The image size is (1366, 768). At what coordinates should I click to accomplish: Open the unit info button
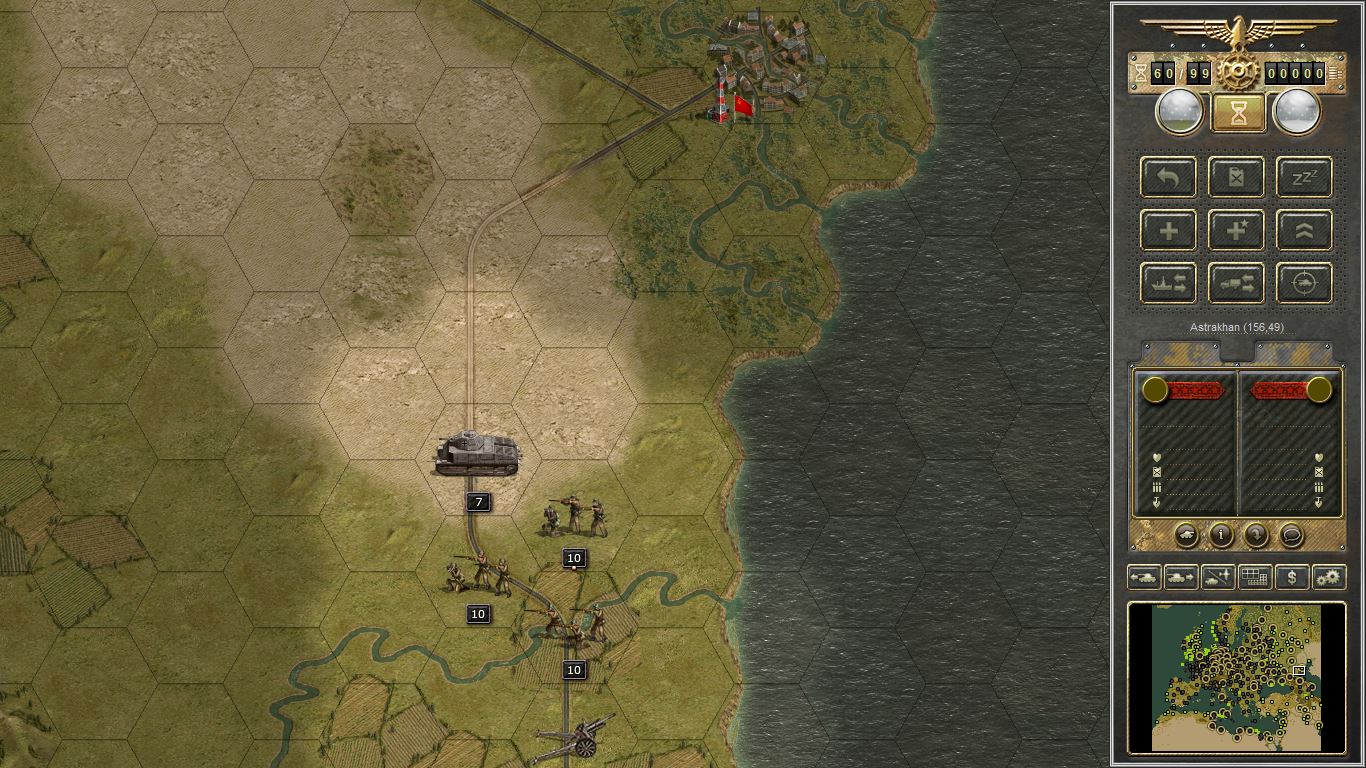click(x=1221, y=535)
